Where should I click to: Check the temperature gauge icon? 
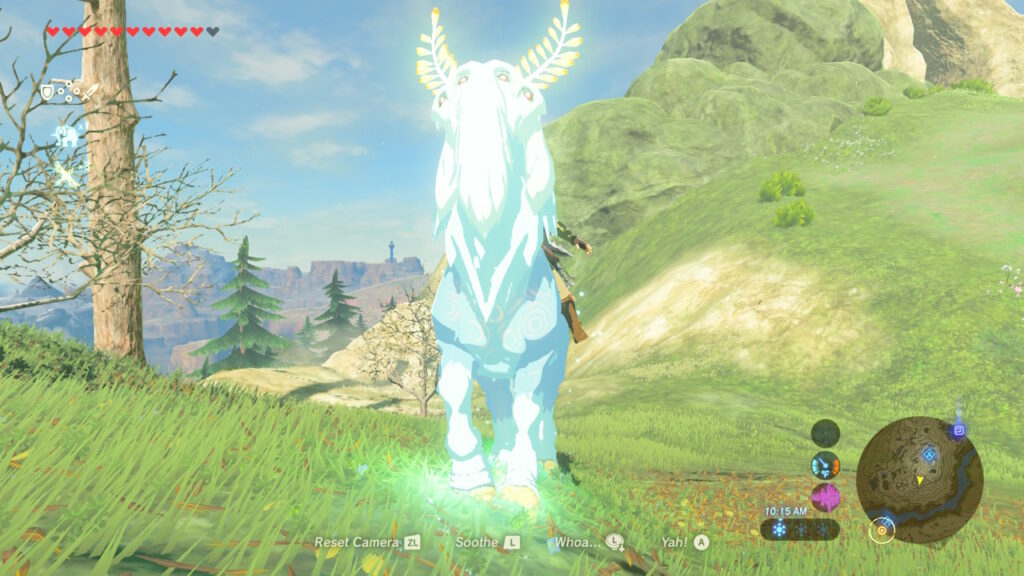[825, 465]
